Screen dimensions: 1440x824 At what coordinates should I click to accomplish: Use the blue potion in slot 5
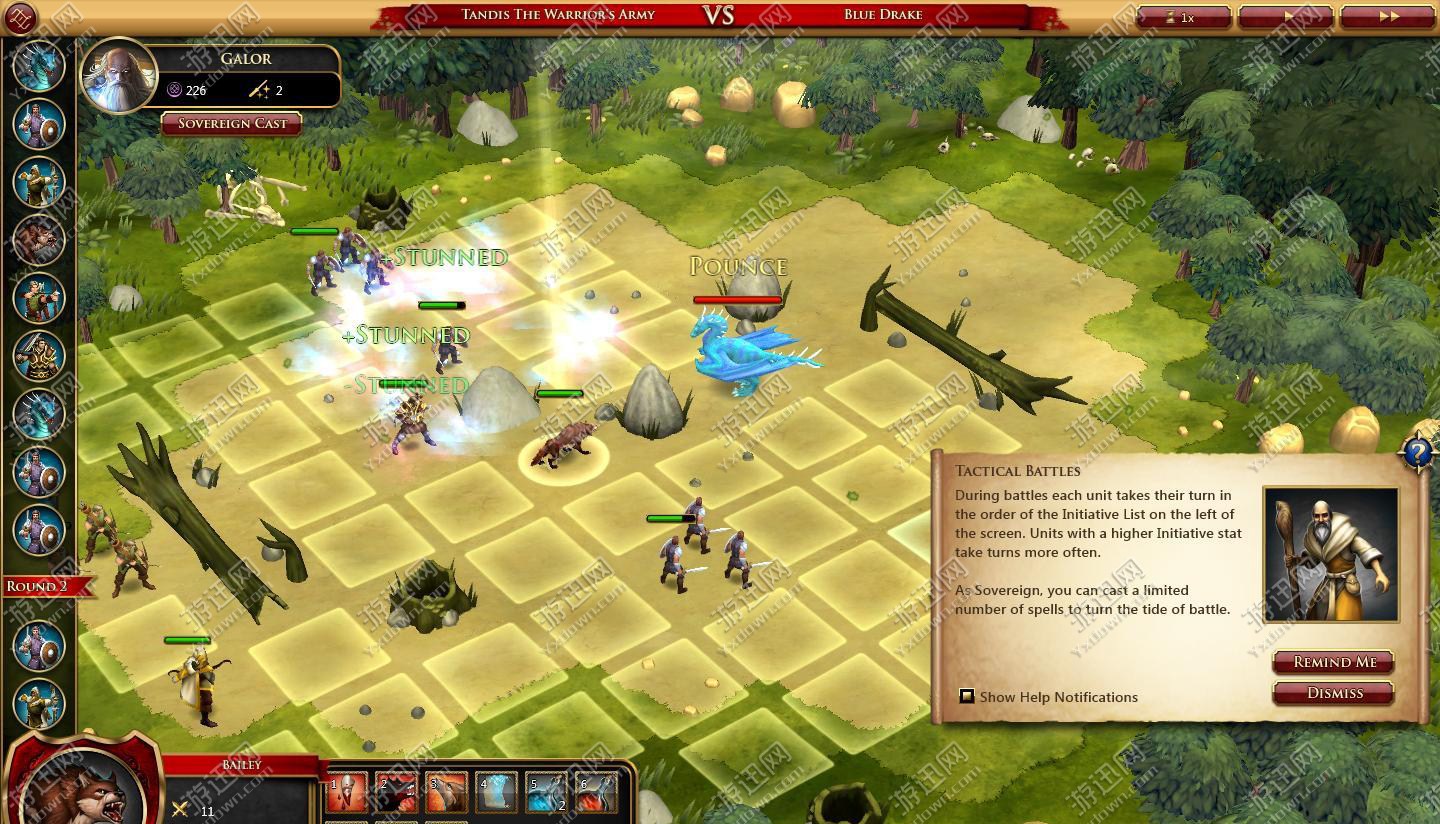[546, 794]
